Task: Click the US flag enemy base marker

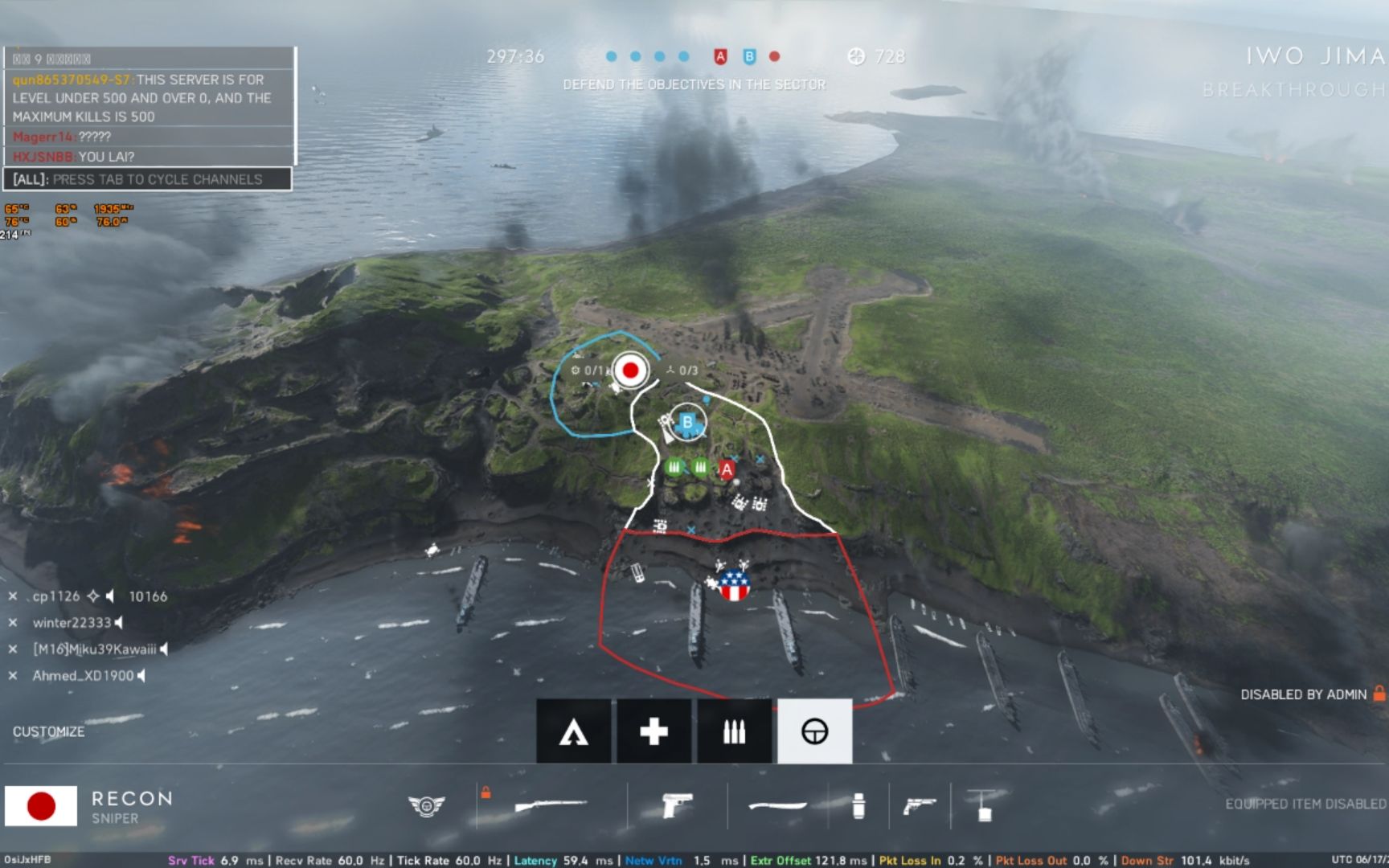Action: pyautogui.click(x=734, y=585)
